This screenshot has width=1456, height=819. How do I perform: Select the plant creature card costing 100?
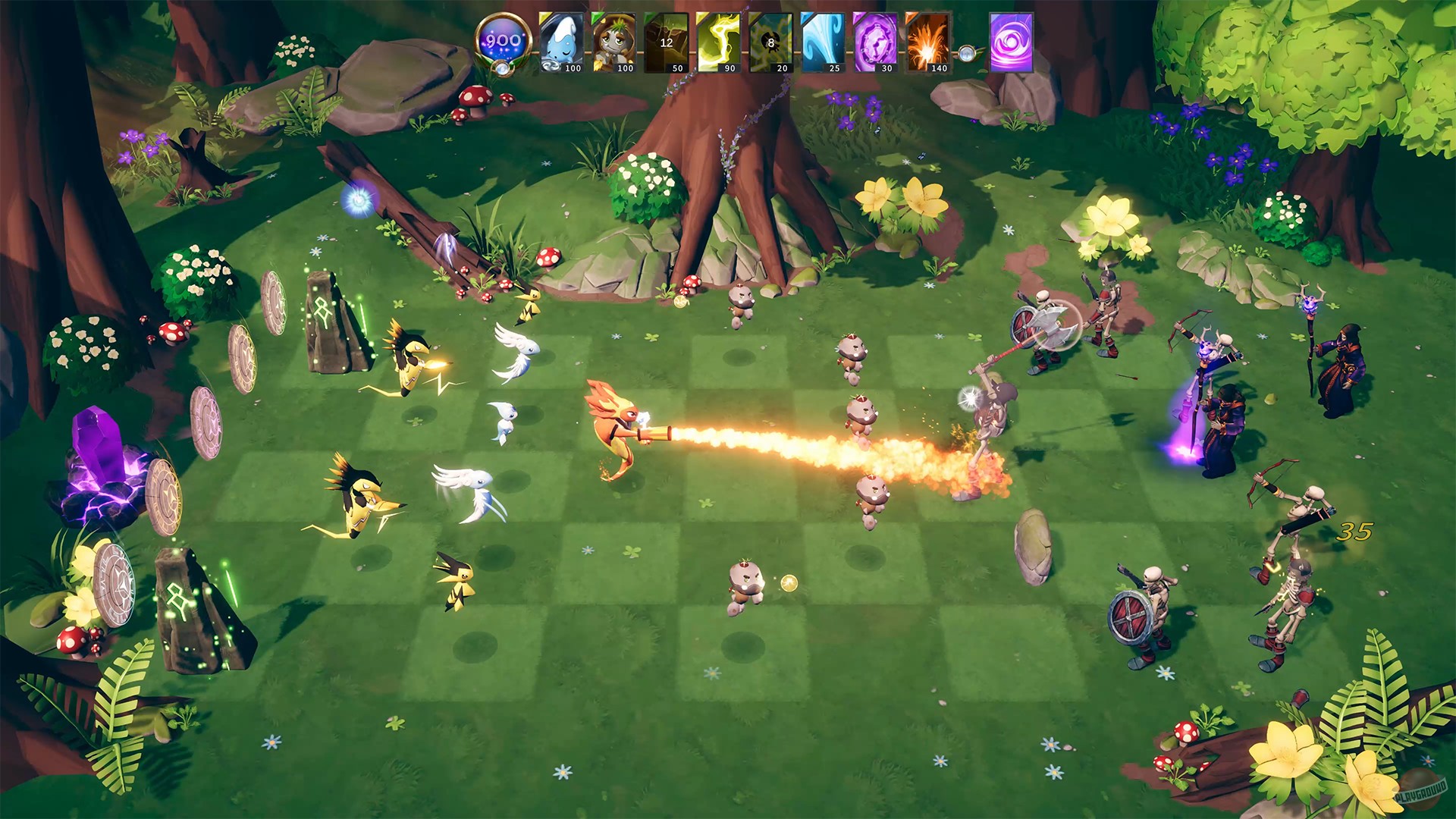616,42
